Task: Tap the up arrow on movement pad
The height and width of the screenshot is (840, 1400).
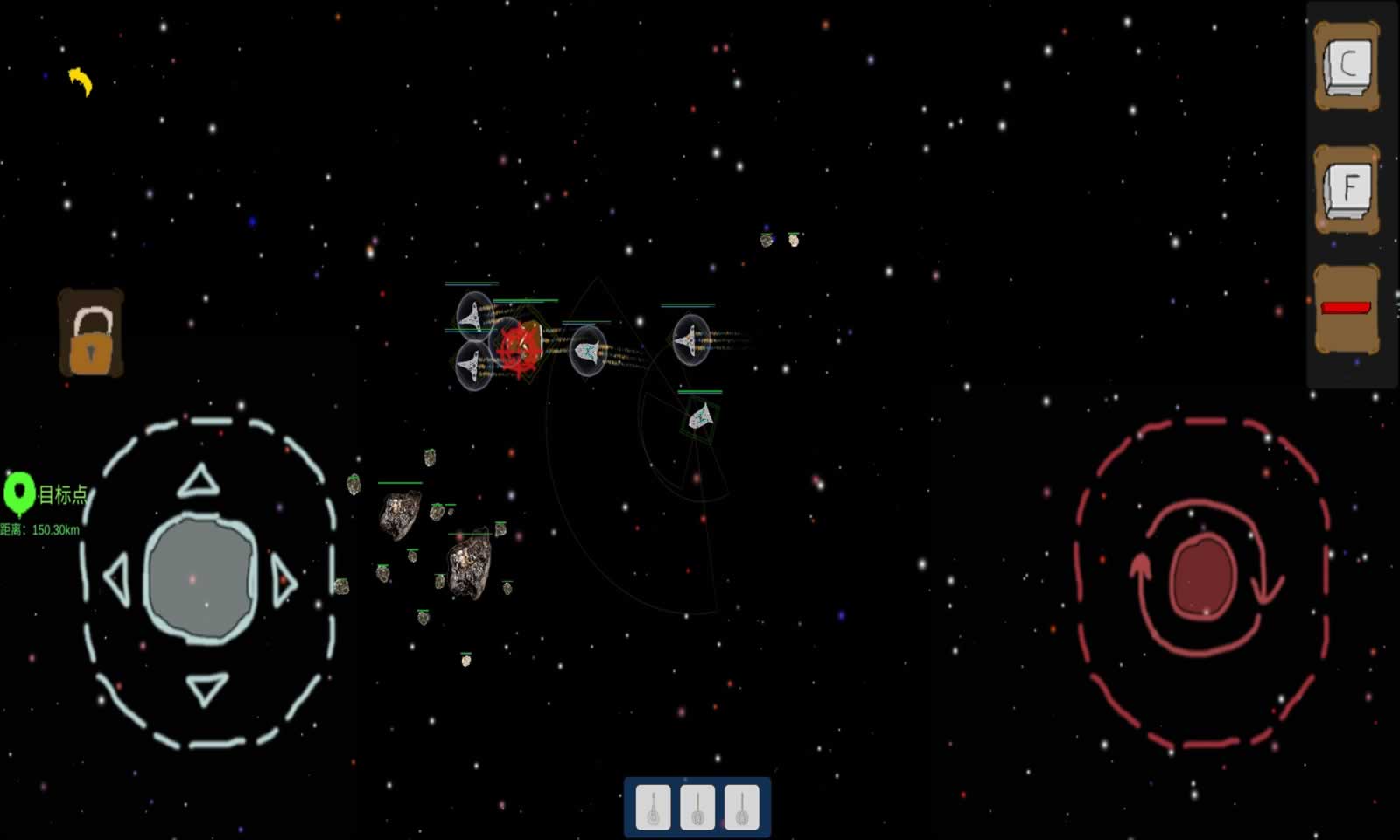Action: coord(199,481)
